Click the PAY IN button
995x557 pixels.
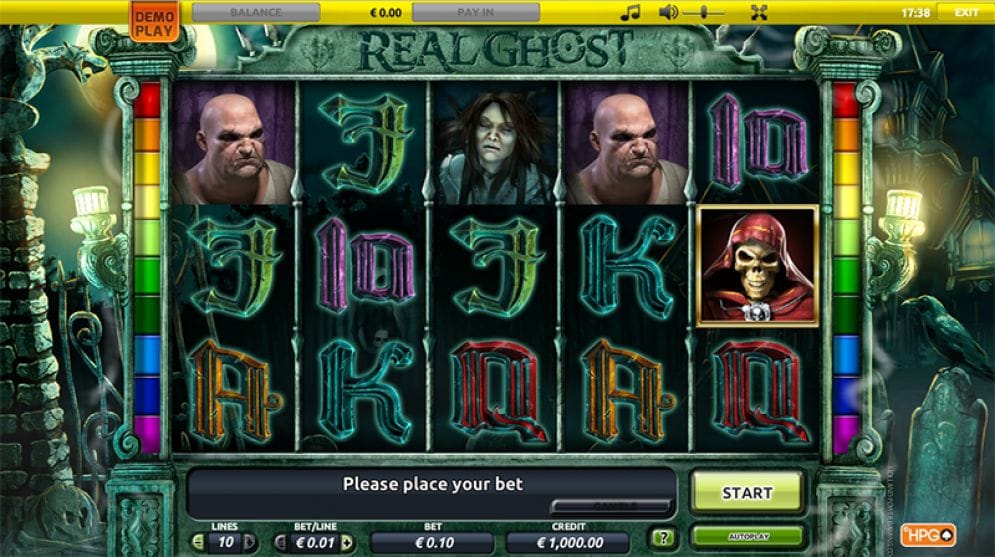(x=476, y=13)
